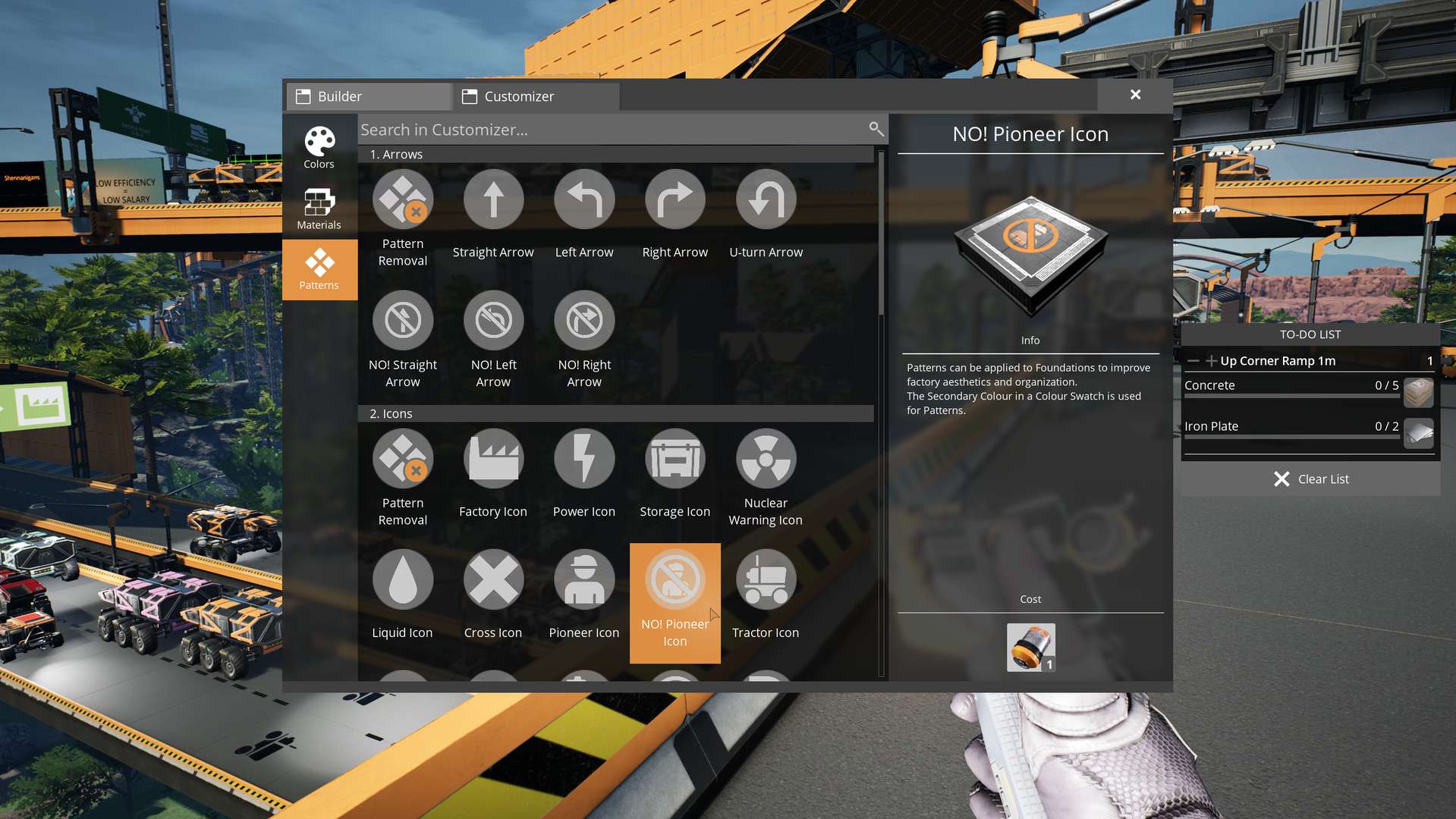
Task: Increase Up Corner Ramp 1m count
Action: click(1211, 361)
